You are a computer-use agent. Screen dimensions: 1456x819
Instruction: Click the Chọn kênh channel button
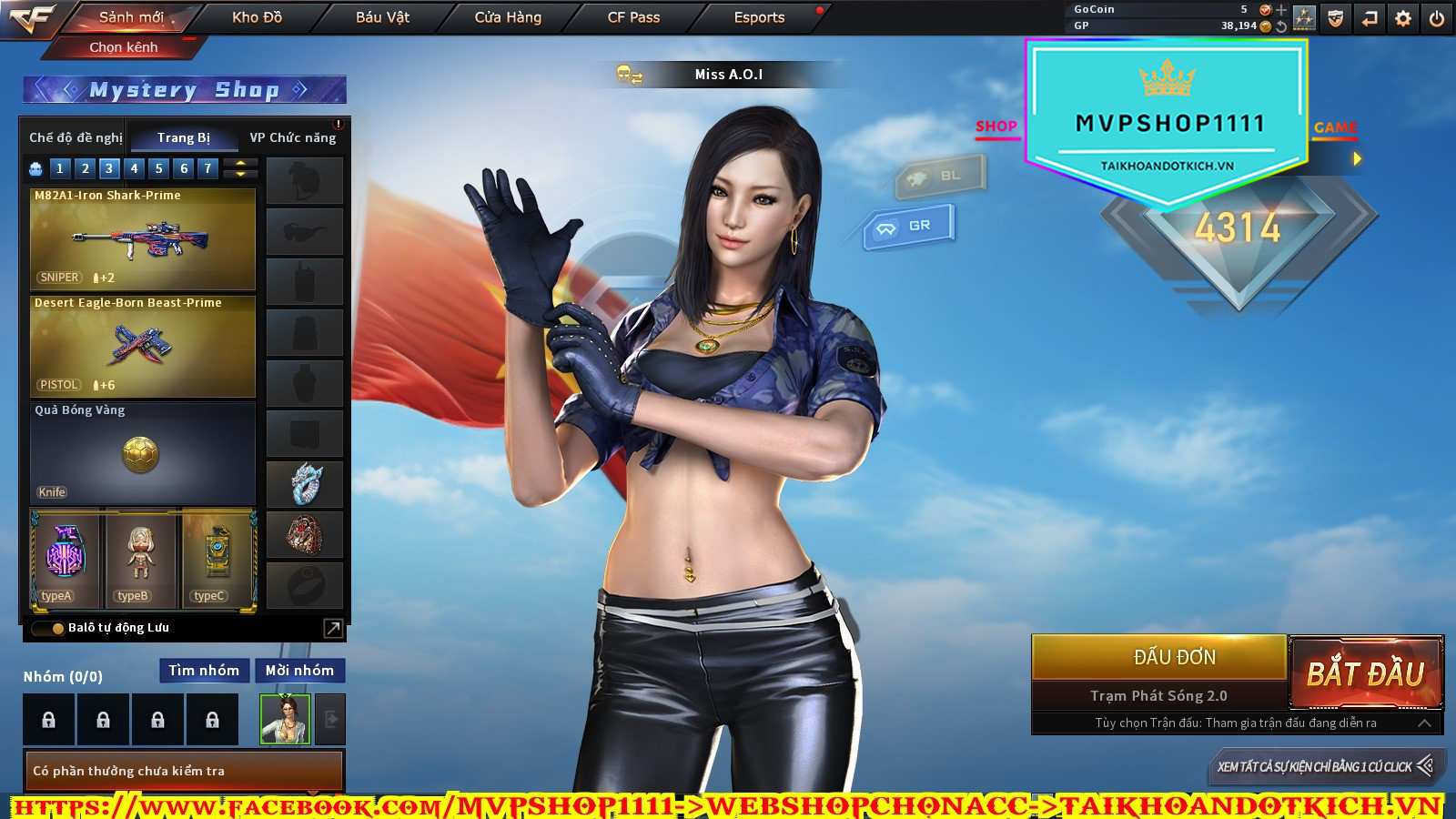124,47
